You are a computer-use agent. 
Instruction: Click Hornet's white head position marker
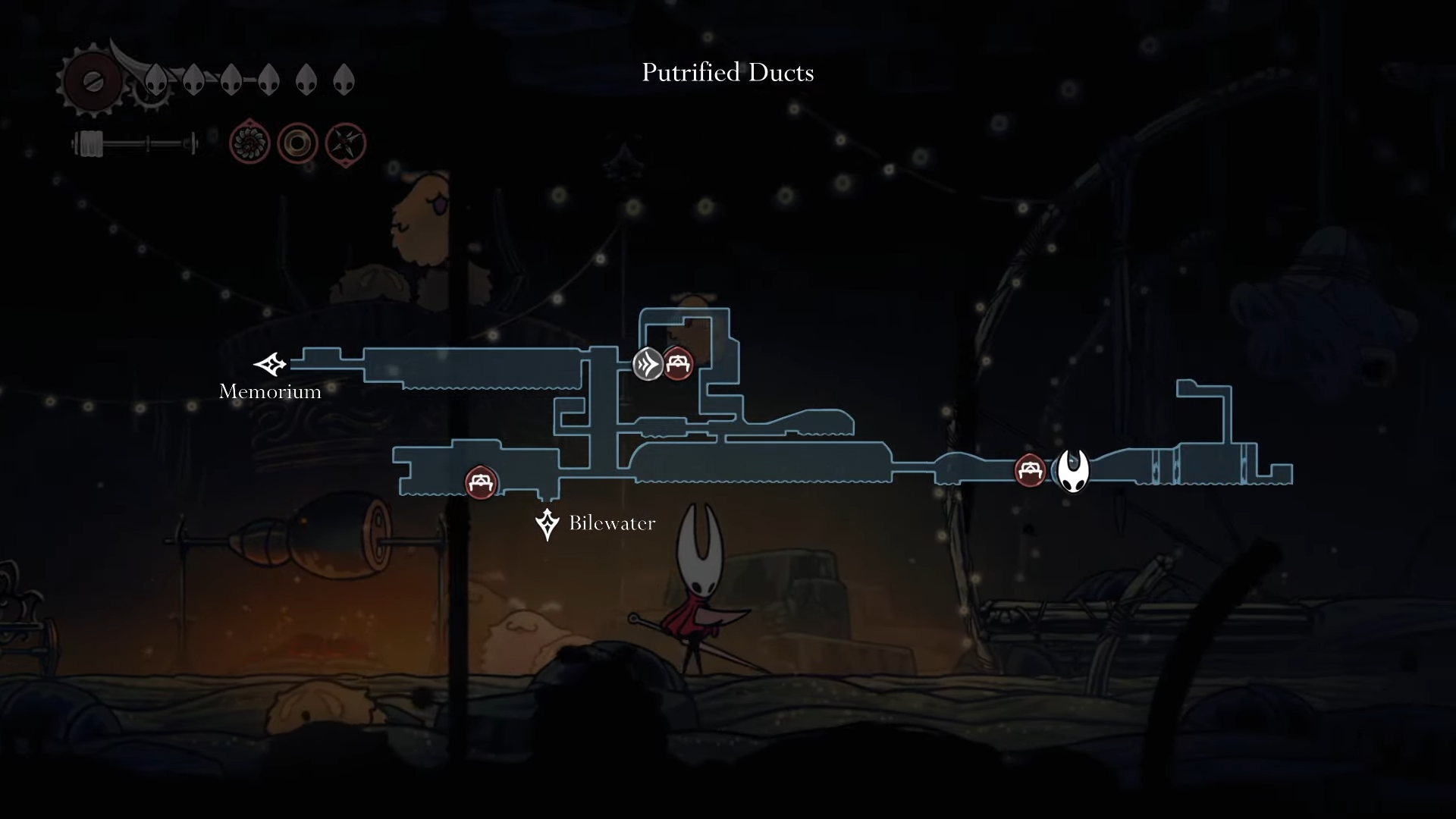point(1073,471)
